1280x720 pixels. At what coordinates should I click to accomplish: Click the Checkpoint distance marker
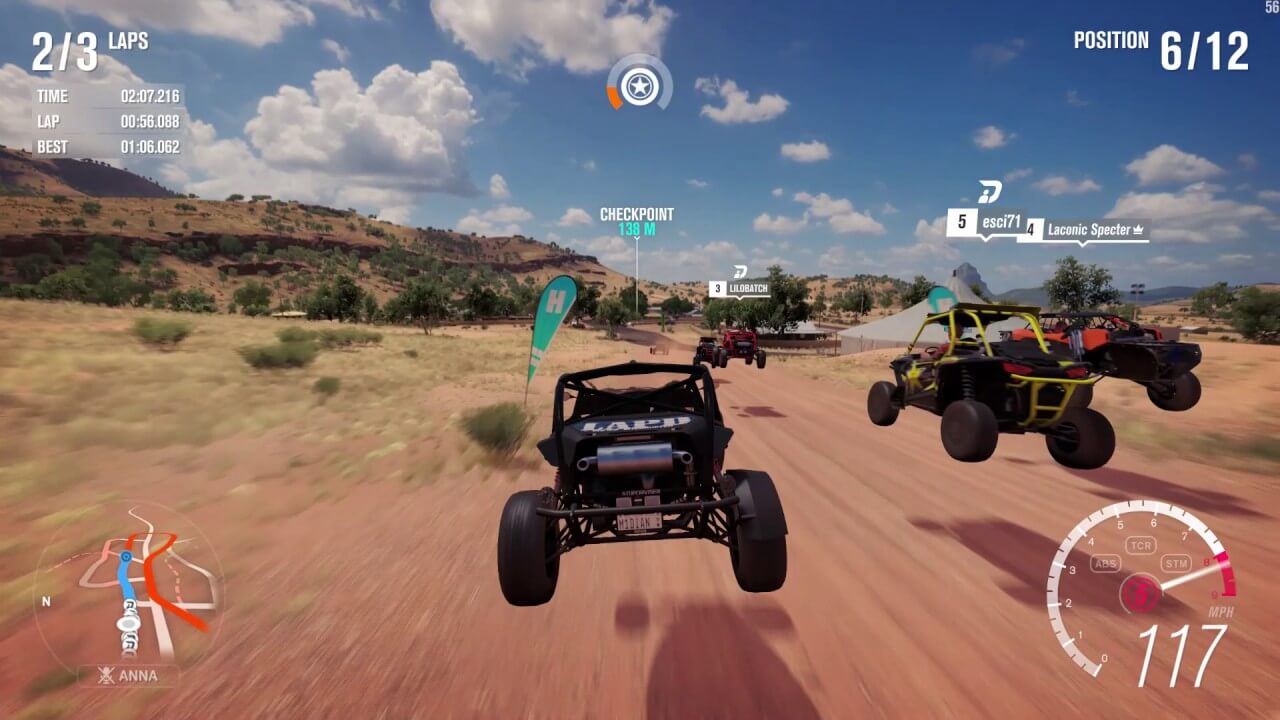click(636, 221)
